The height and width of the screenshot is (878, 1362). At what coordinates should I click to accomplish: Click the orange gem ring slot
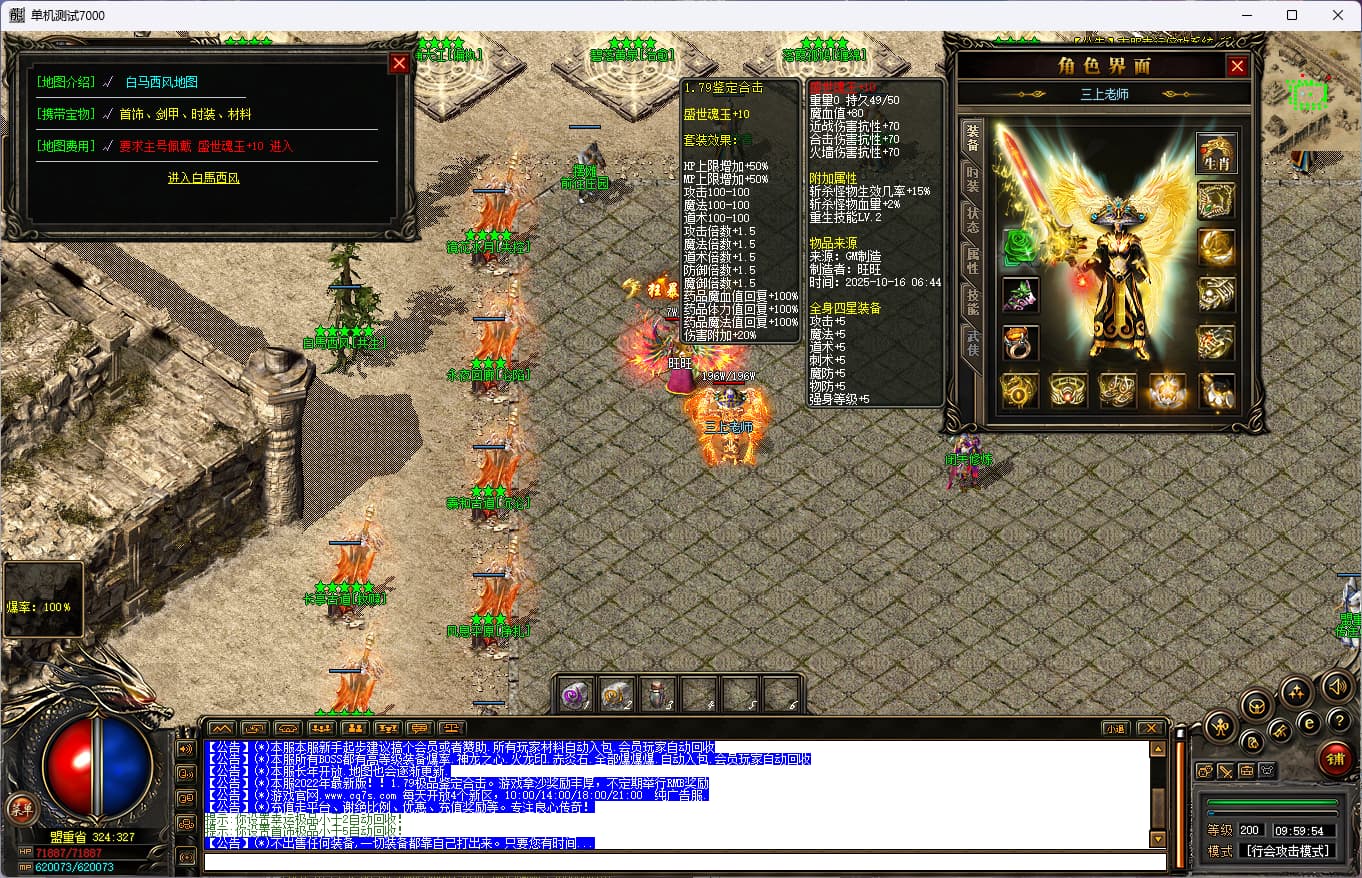click(x=1020, y=343)
